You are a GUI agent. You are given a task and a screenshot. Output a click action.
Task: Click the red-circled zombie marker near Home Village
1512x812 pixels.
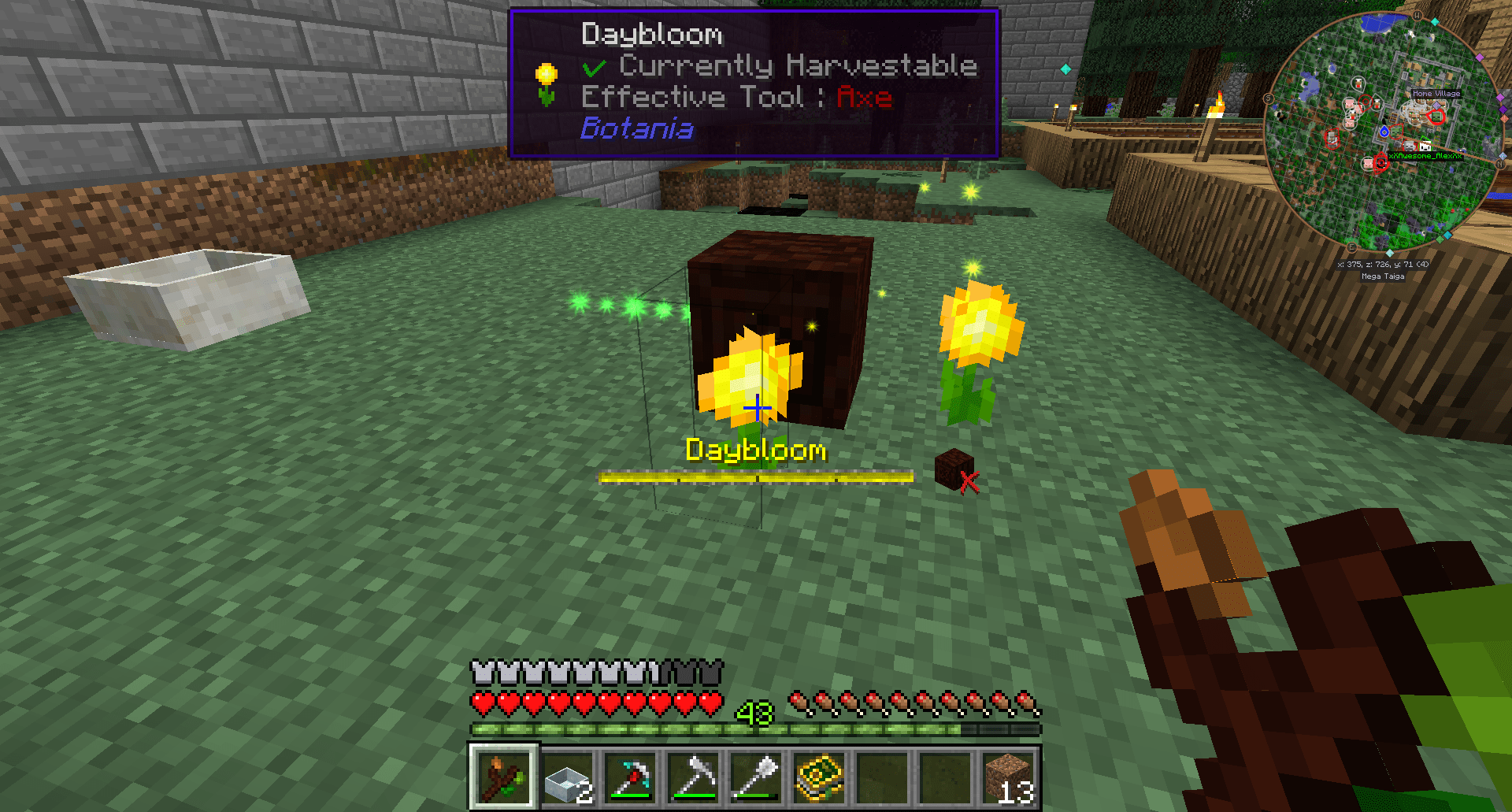click(1437, 117)
